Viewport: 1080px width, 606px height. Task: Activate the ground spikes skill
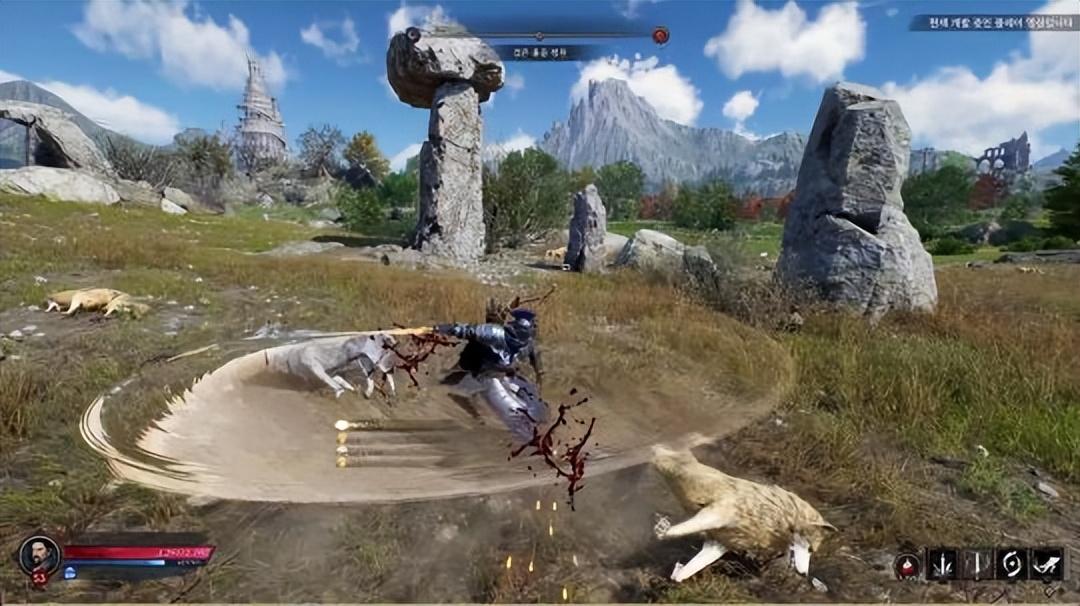coord(942,564)
